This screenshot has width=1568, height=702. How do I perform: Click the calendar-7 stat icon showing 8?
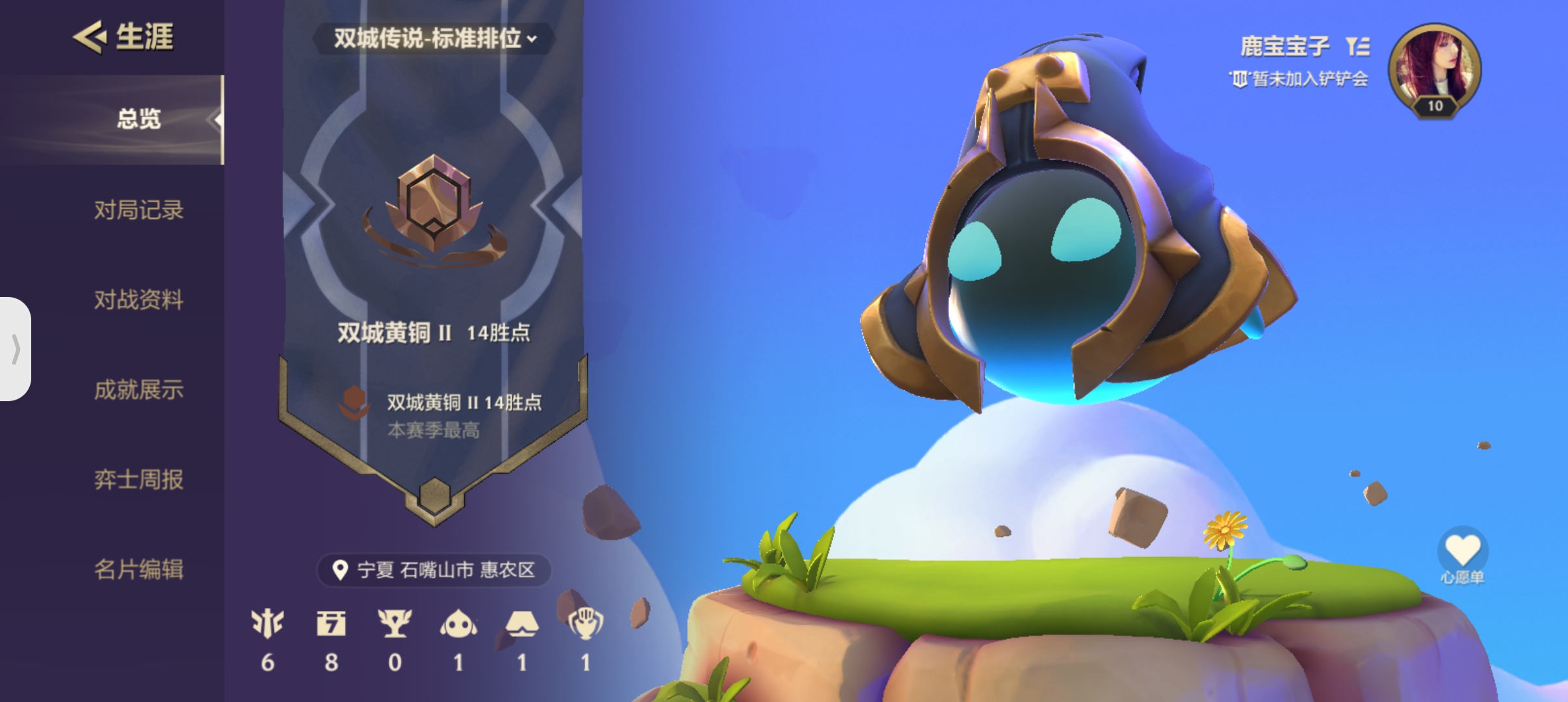(332, 625)
